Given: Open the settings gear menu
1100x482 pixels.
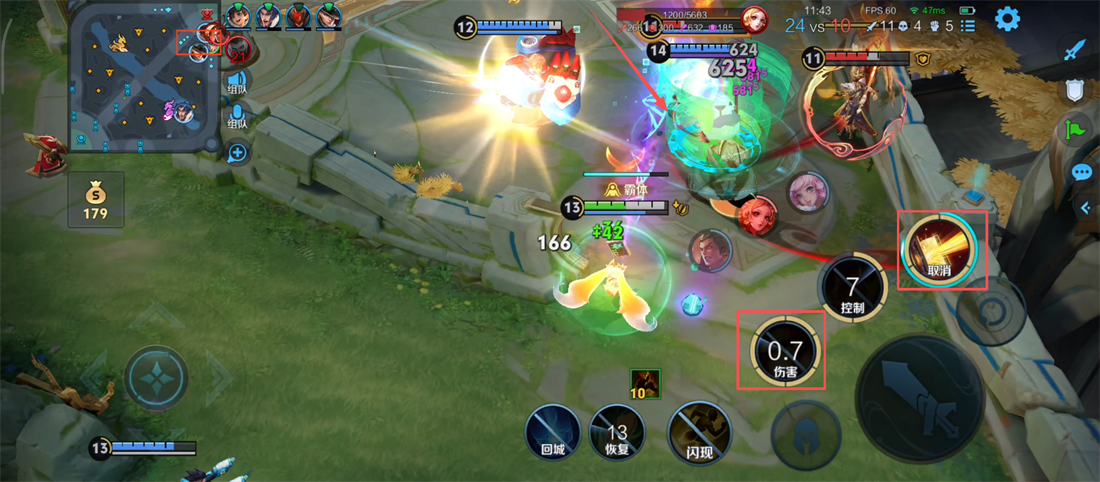Looking at the screenshot, I should click(x=1007, y=18).
